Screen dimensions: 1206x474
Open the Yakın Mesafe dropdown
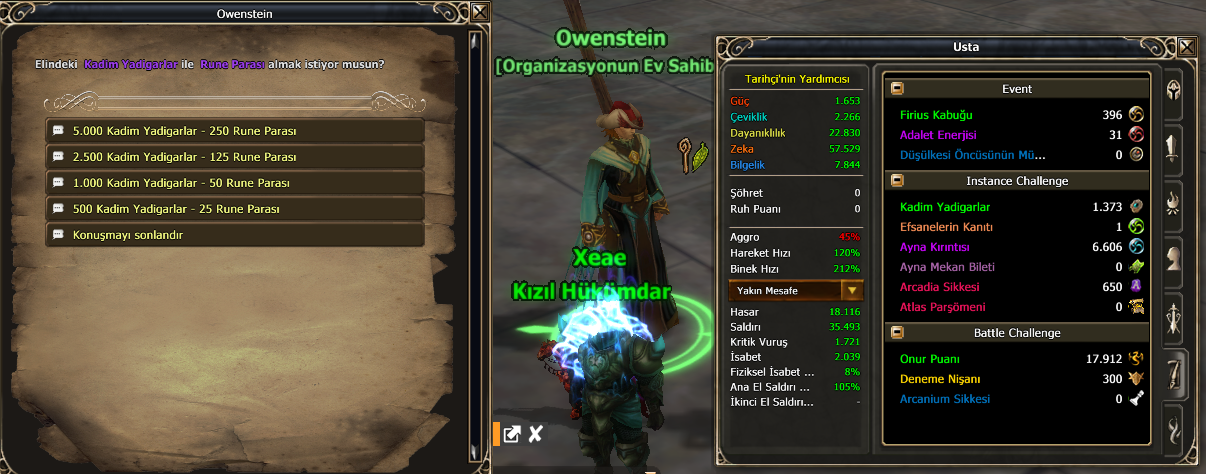click(852, 290)
